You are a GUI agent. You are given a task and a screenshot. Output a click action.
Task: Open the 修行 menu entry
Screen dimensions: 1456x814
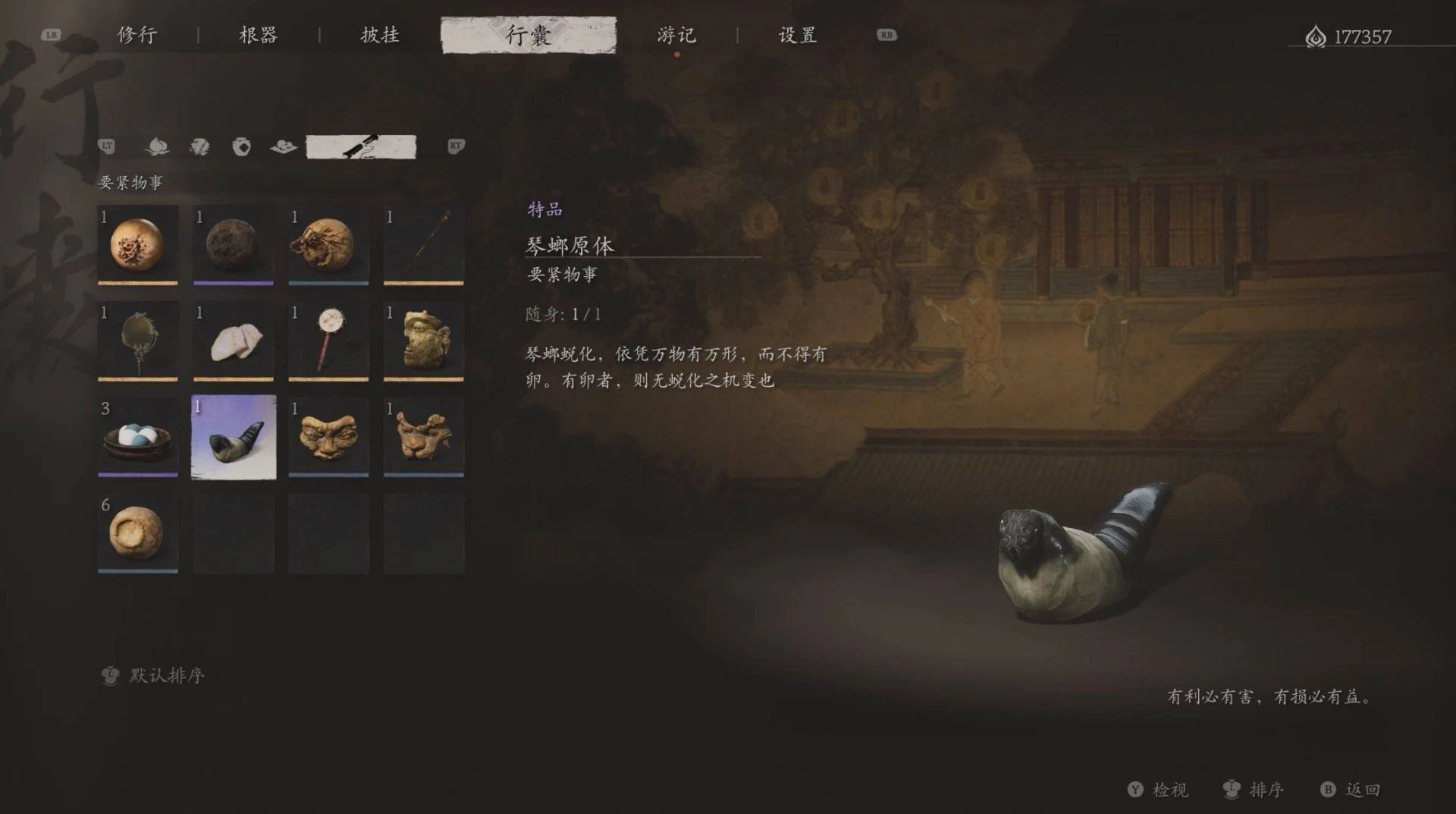pyautogui.click(x=135, y=34)
